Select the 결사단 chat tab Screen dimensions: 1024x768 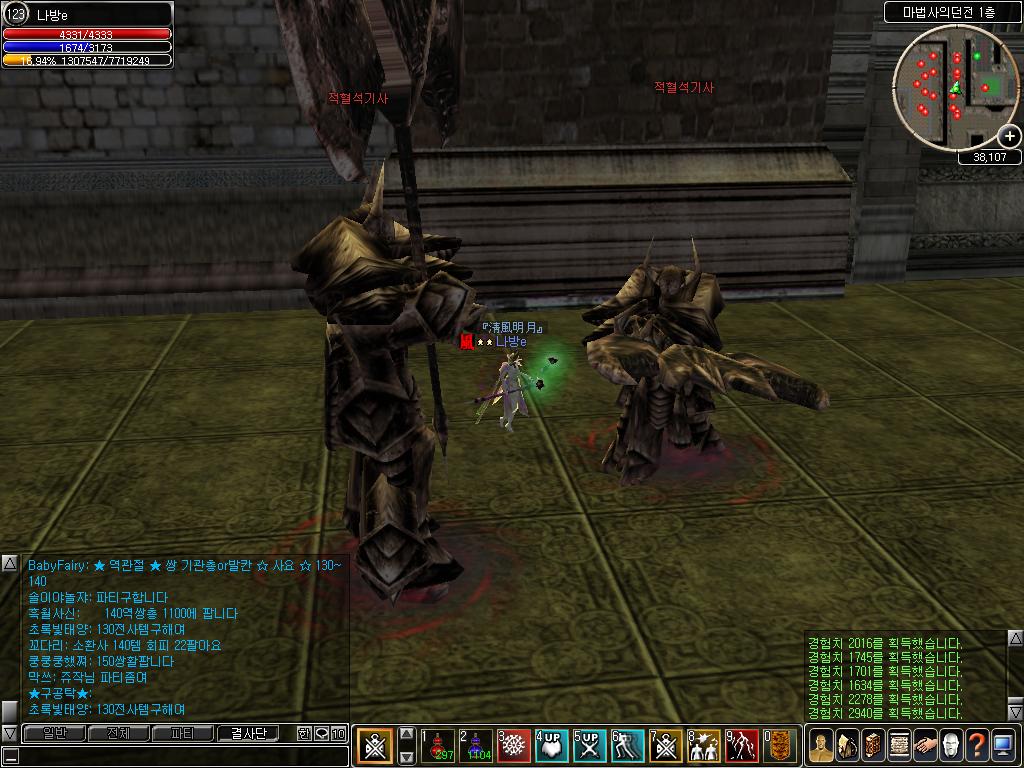[x=249, y=733]
